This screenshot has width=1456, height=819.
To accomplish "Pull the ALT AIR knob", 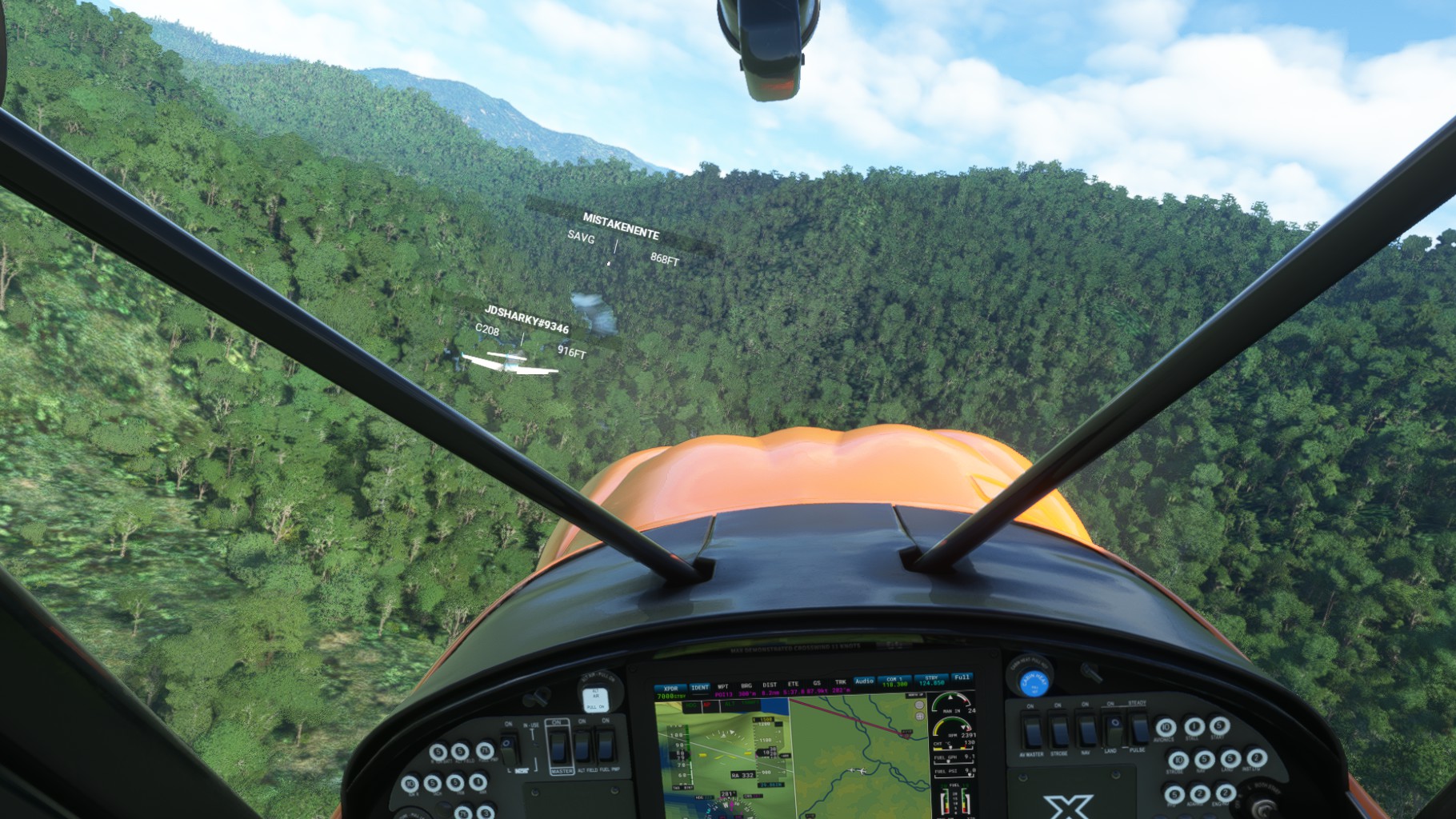I will tap(596, 697).
